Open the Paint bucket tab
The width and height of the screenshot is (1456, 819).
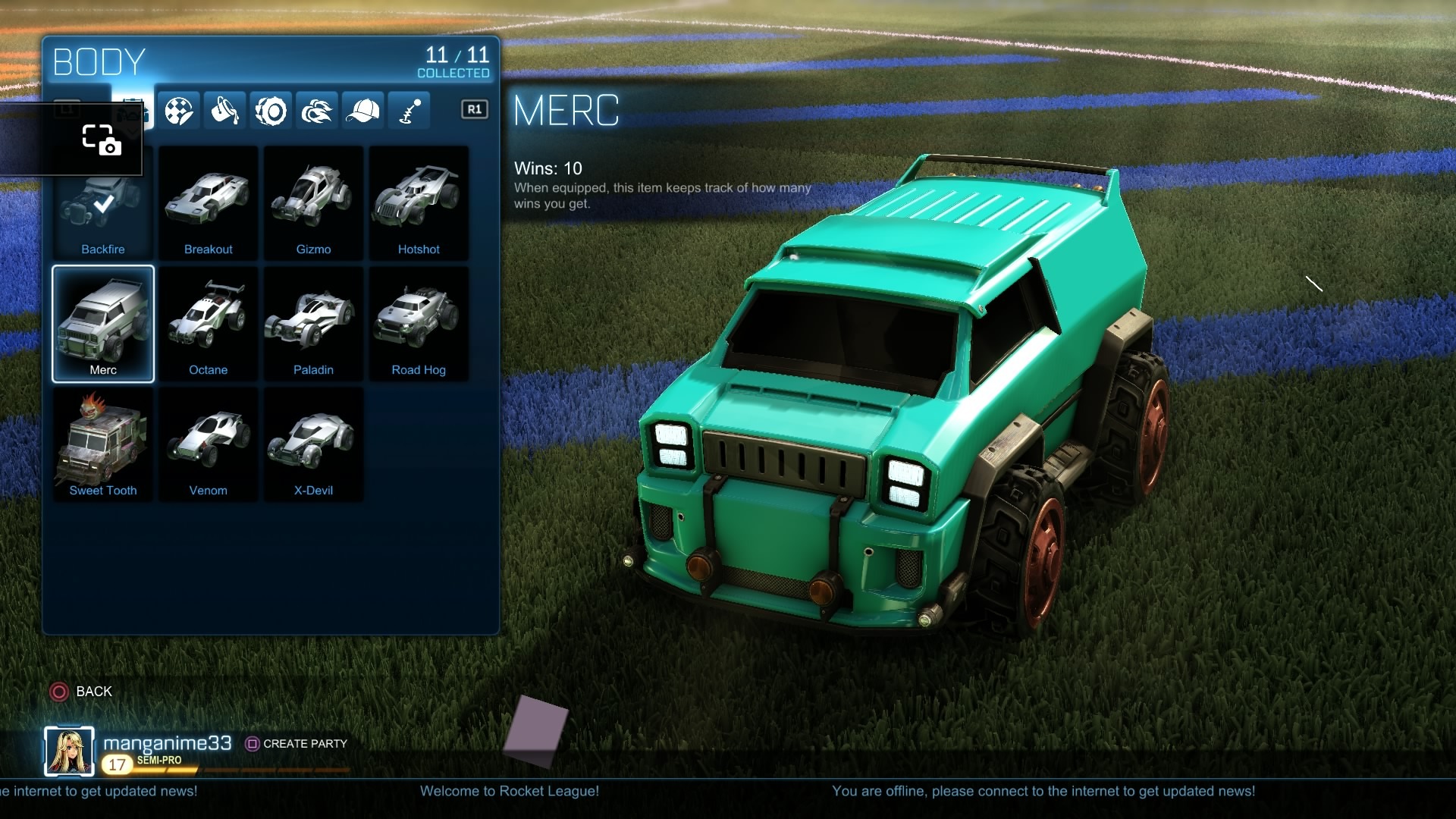coord(225,111)
